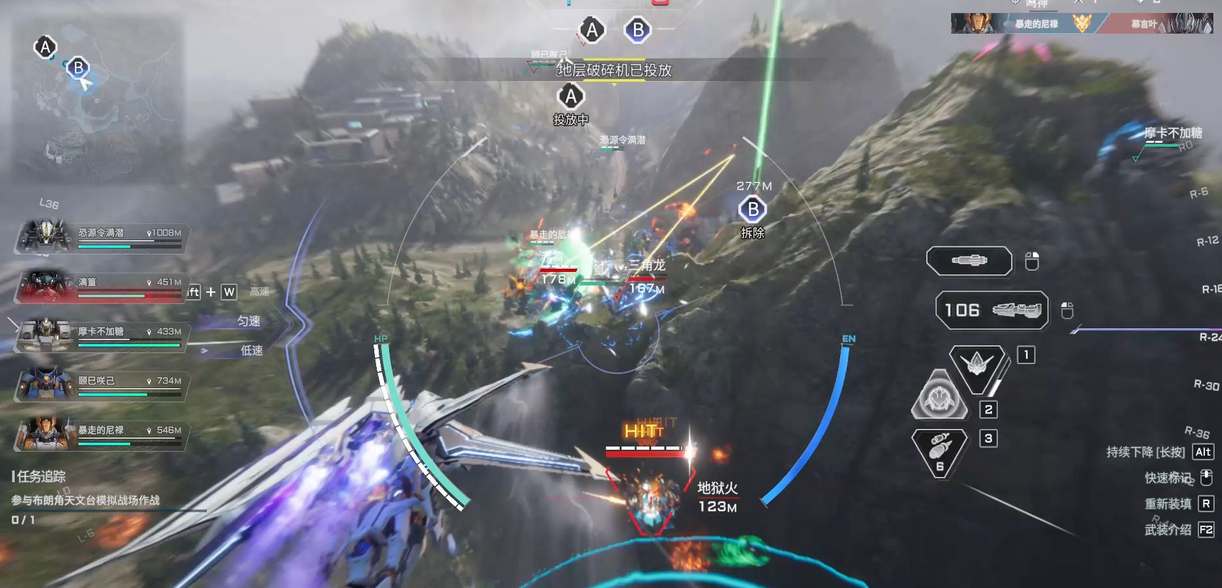The width and height of the screenshot is (1222, 588).
Task: Select teammate 恐源令满潜 in the squad list
Action: pos(102,236)
